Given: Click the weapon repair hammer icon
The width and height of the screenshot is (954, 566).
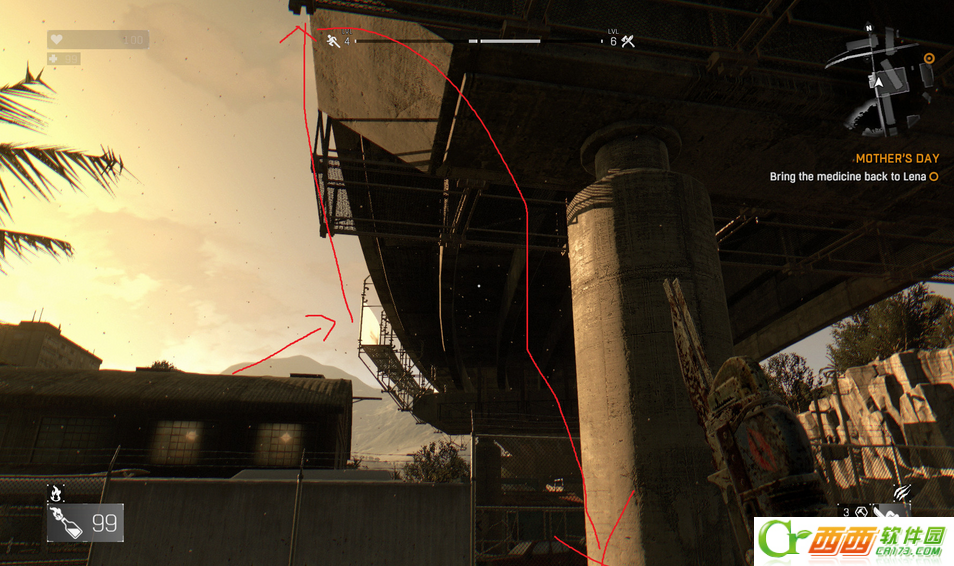Looking at the screenshot, I should pyautogui.click(x=859, y=512).
